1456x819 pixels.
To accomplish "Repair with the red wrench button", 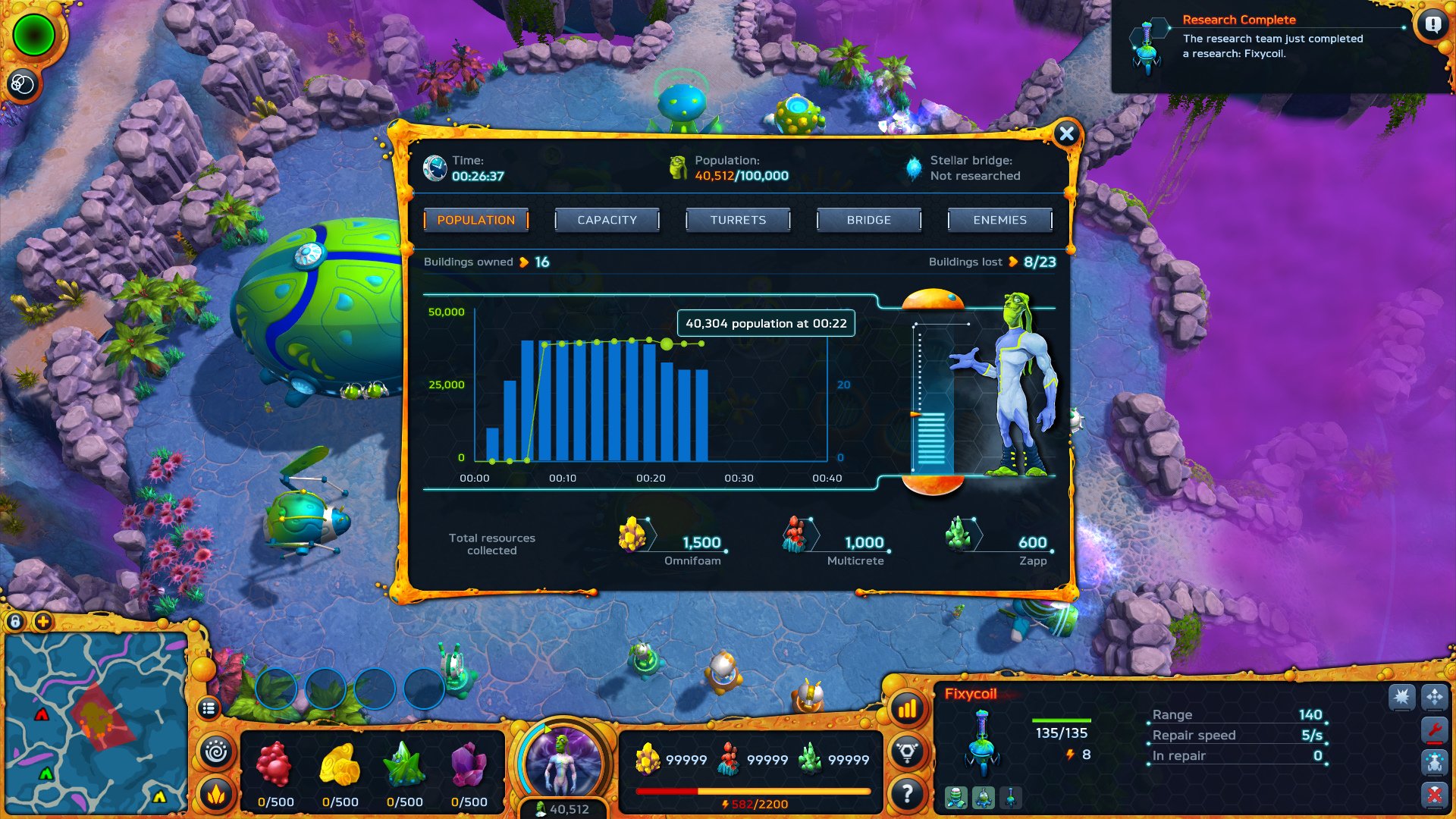I will [1434, 730].
